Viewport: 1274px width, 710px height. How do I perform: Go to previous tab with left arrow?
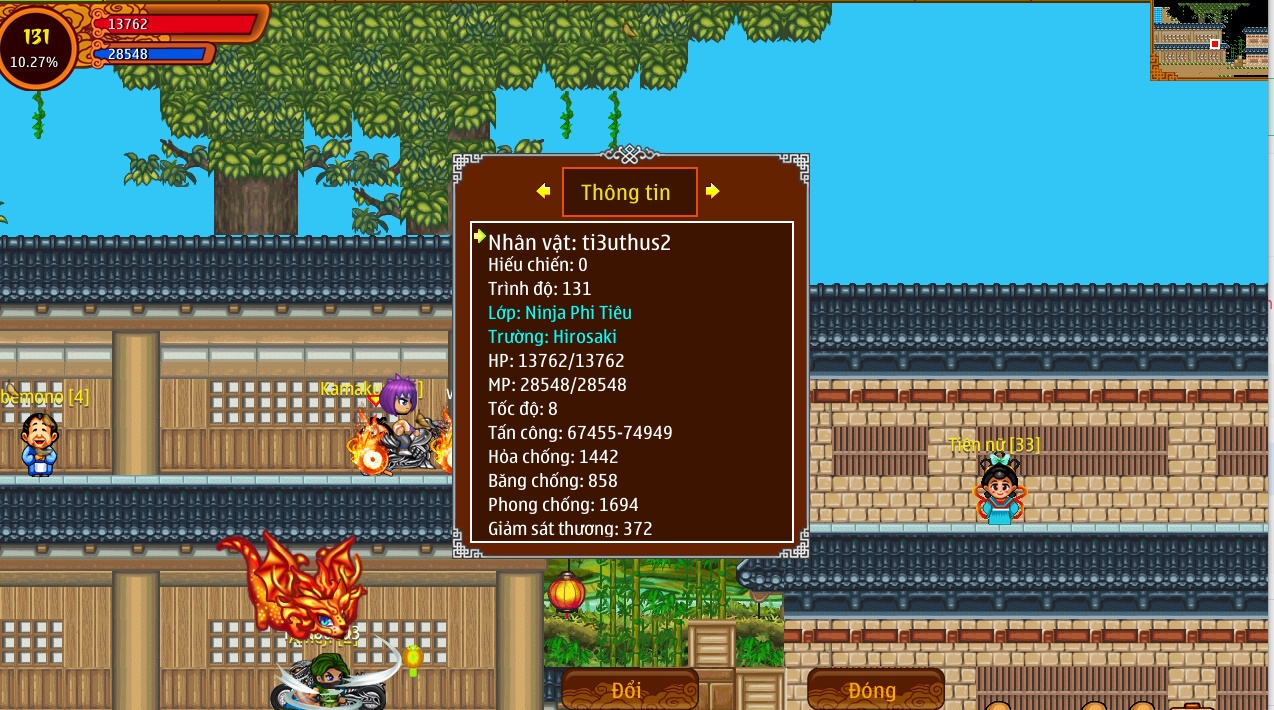[543, 191]
